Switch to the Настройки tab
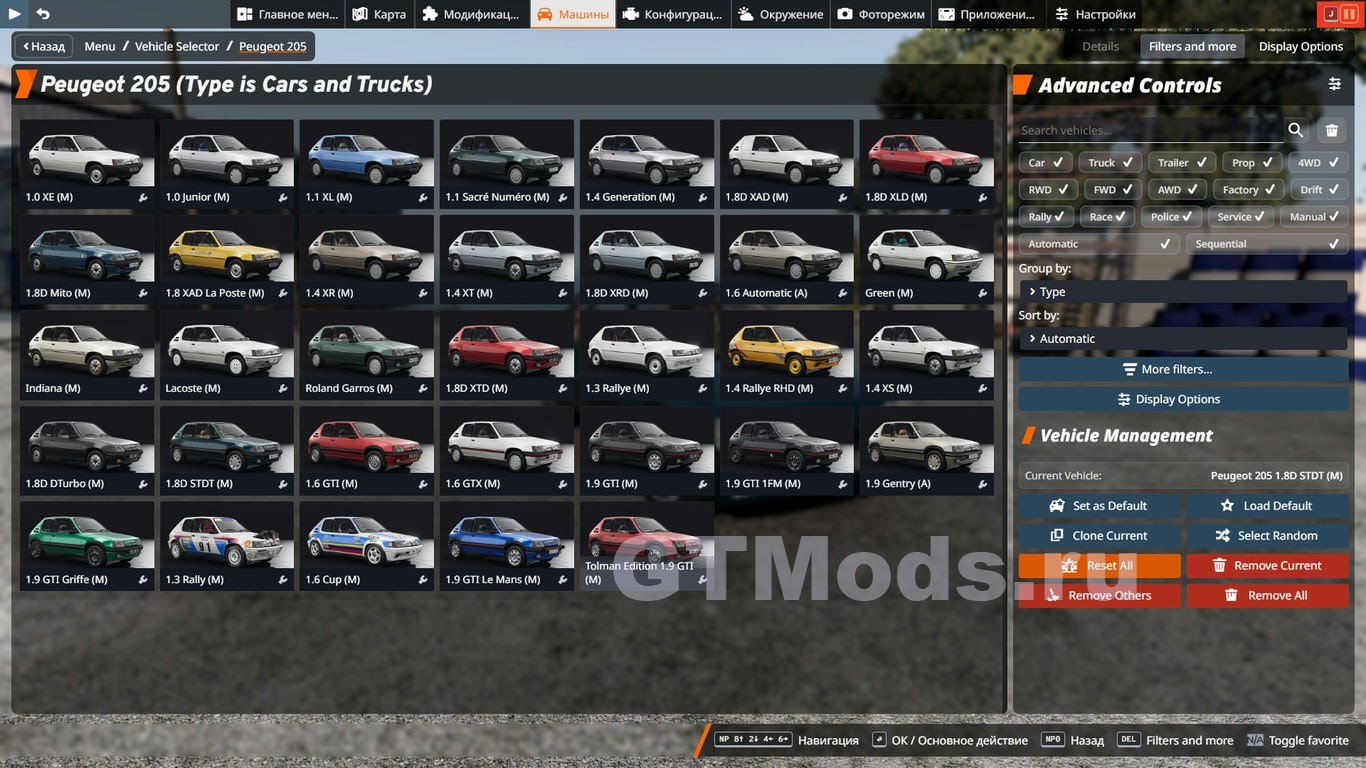 [1095, 14]
